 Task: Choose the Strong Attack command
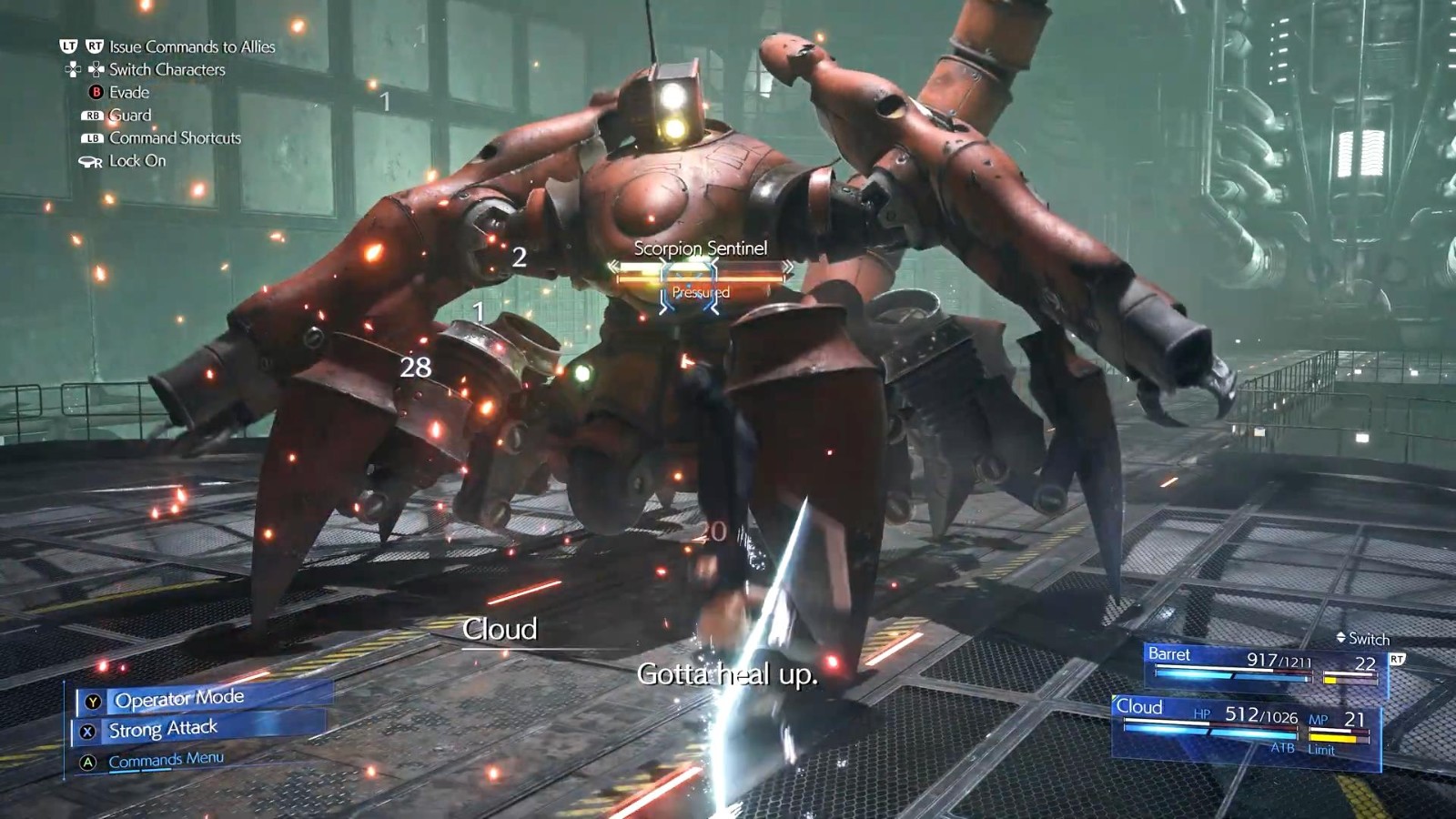click(x=164, y=730)
